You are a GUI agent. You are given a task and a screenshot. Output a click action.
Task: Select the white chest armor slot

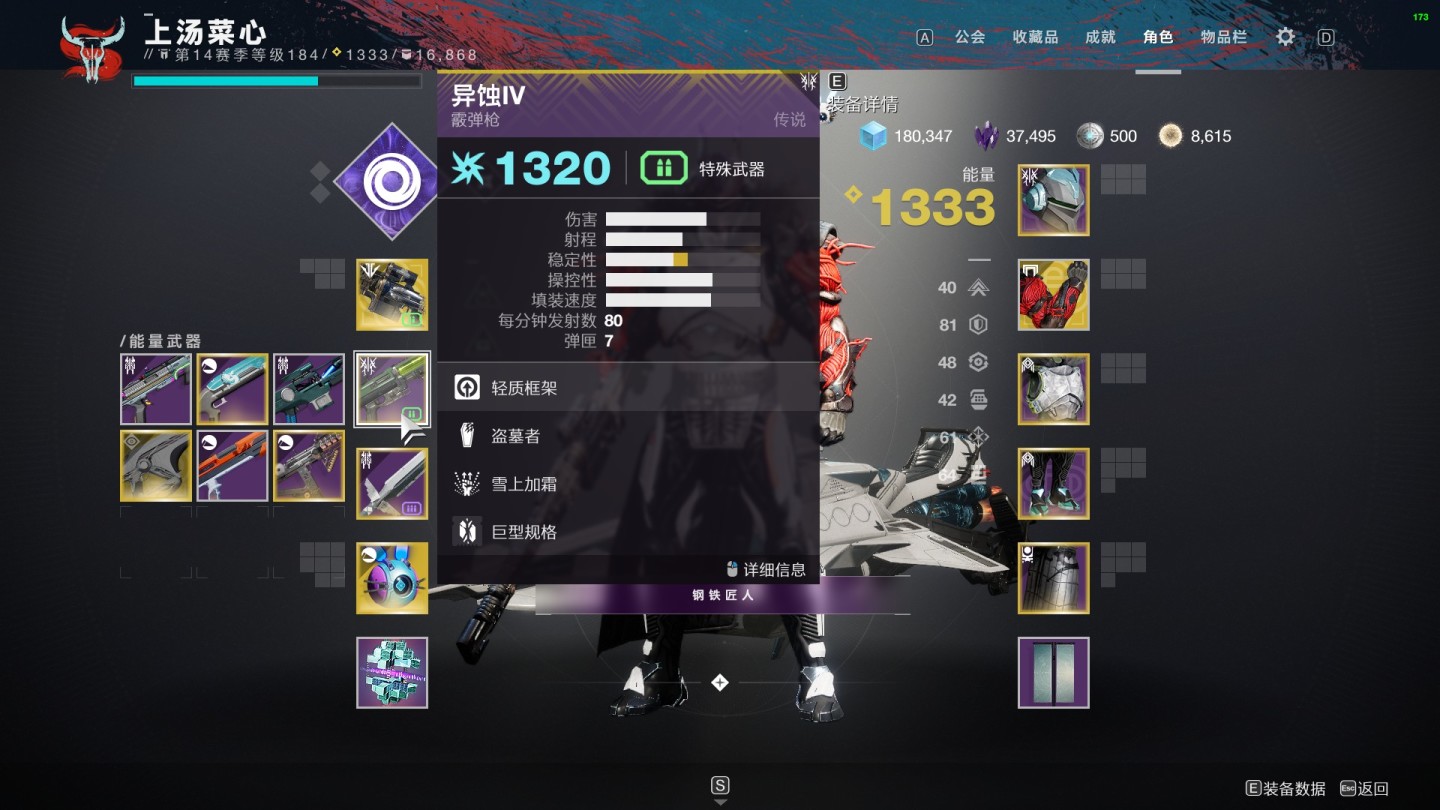1054,389
